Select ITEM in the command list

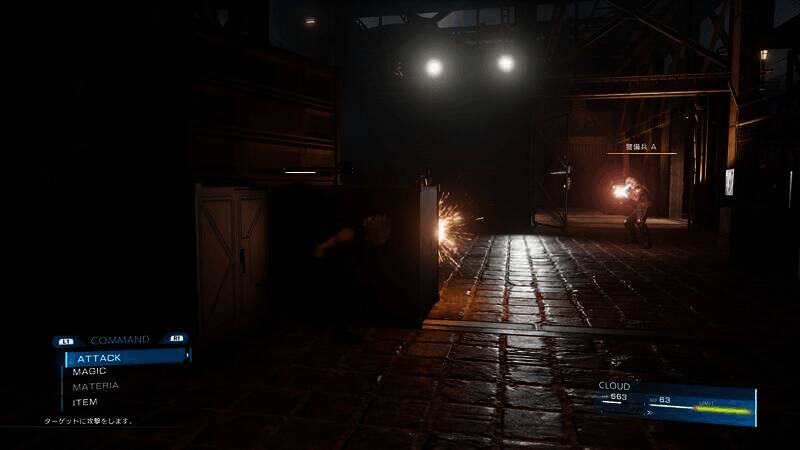86,402
